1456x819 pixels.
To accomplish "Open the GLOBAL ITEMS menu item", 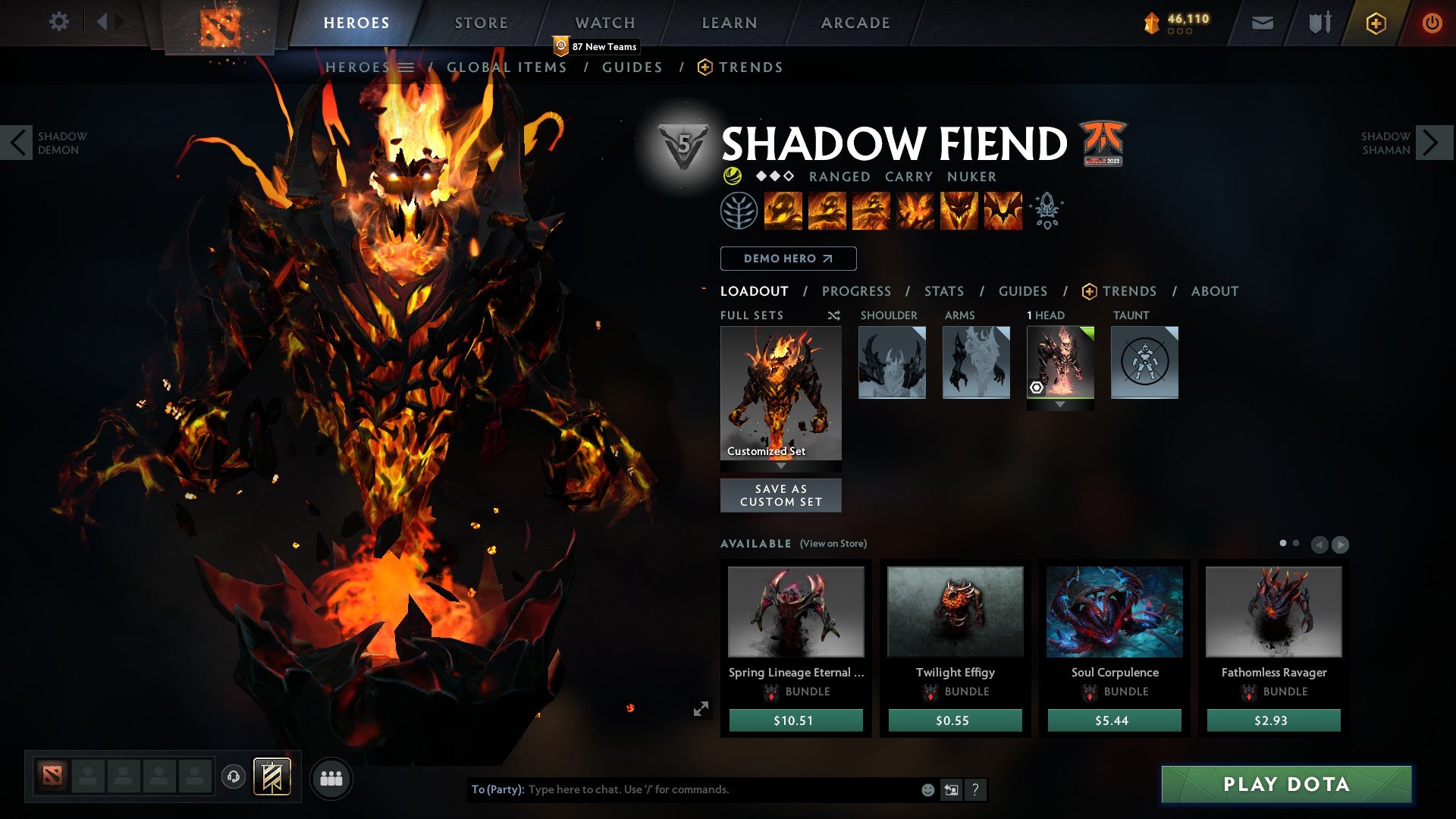I will pos(507,67).
